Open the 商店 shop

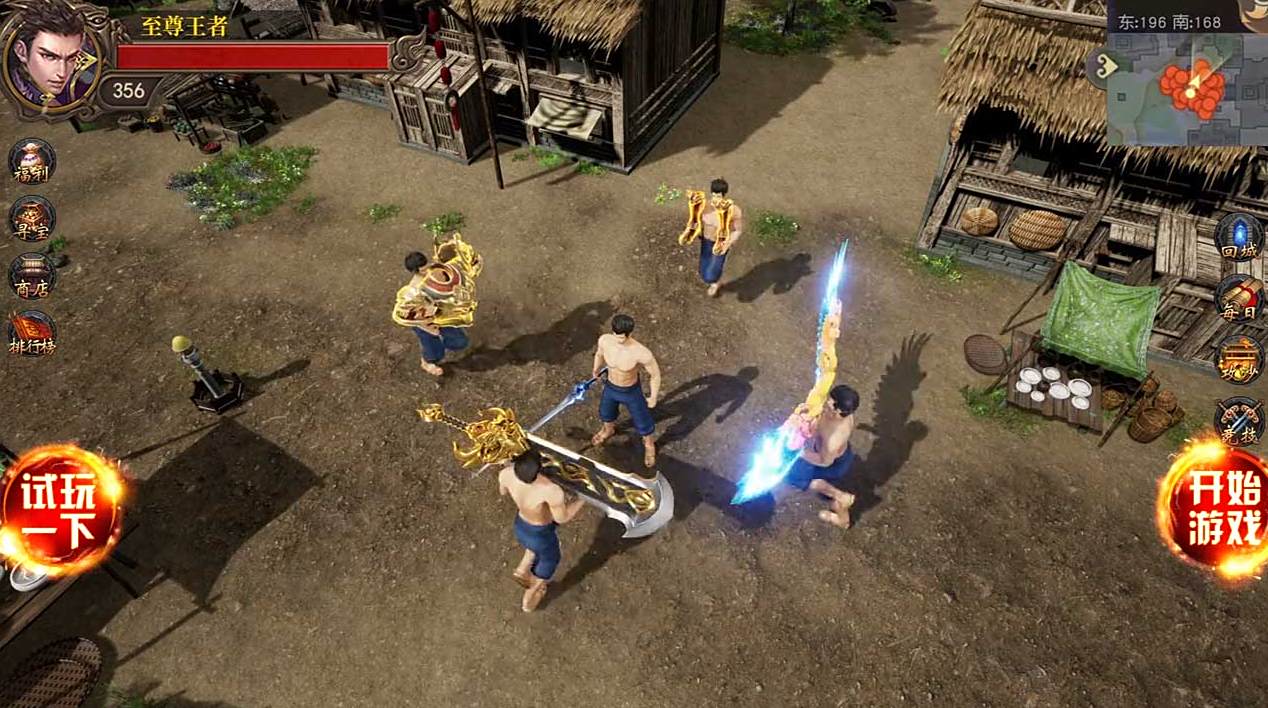[x=31, y=276]
